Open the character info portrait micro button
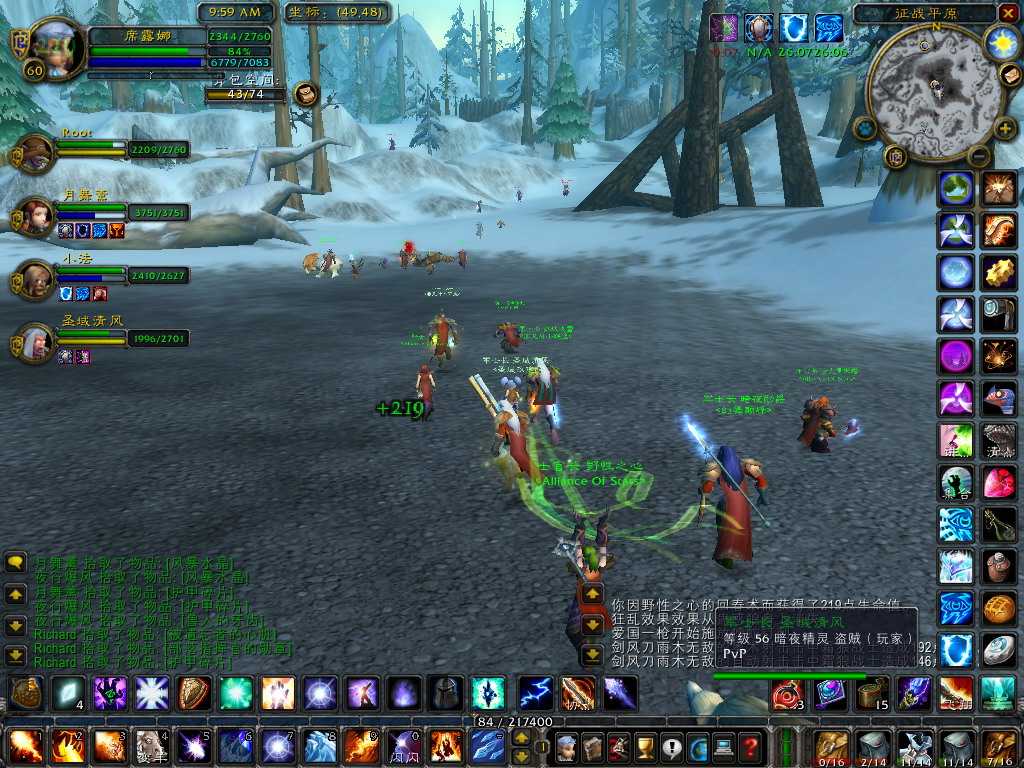The image size is (1024, 768). tap(566, 746)
